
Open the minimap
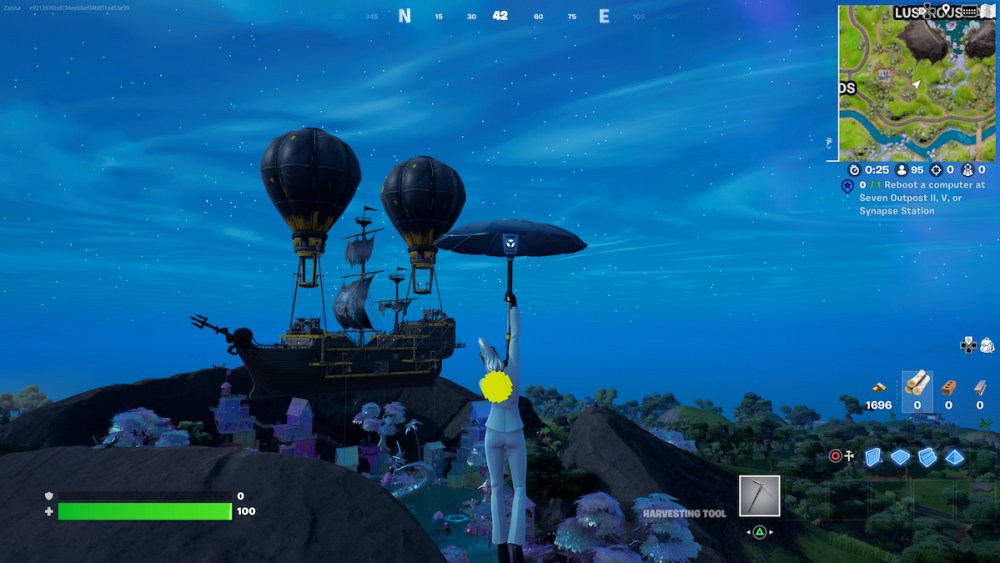pyautogui.click(x=917, y=84)
